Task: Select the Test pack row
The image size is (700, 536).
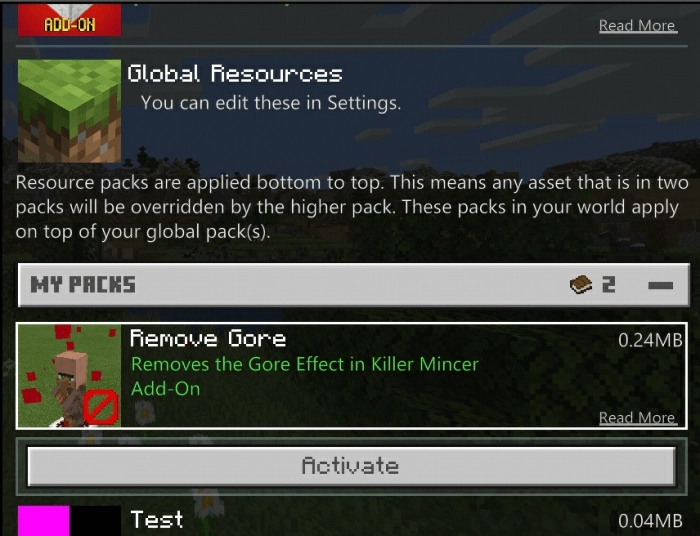Action: [x=350, y=520]
